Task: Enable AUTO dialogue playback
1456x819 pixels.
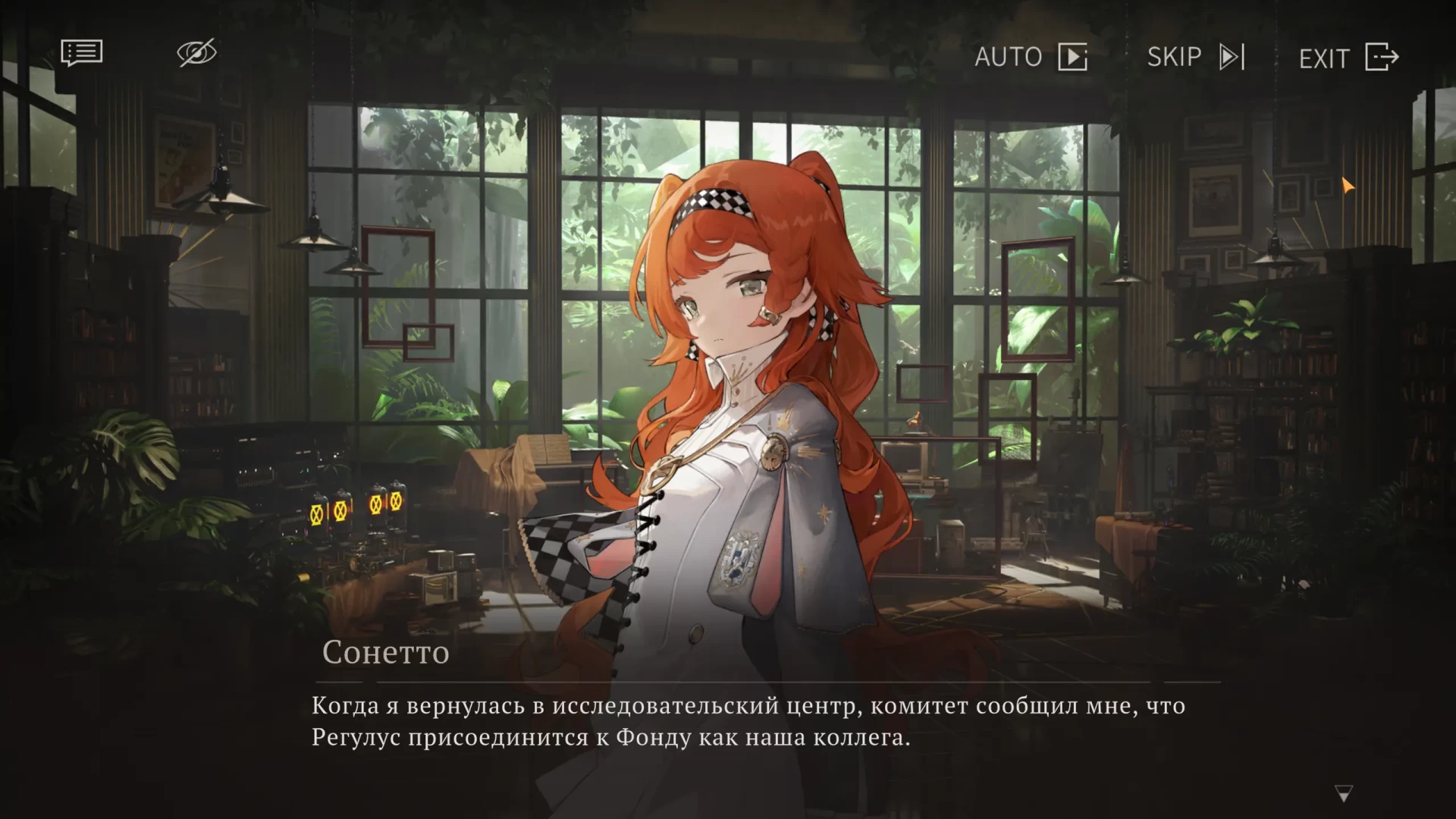Action: [1031, 57]
